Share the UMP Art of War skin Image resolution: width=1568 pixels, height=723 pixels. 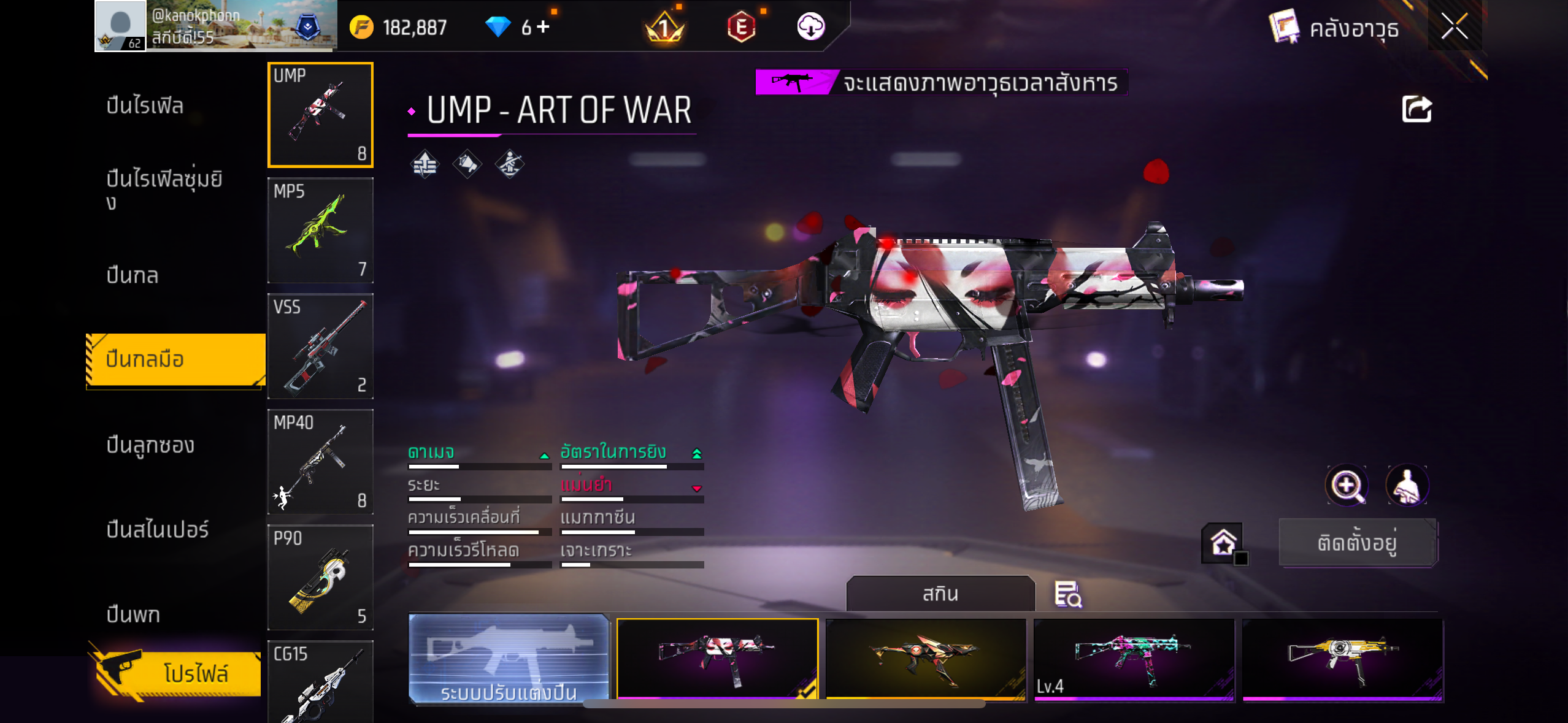1416,110
